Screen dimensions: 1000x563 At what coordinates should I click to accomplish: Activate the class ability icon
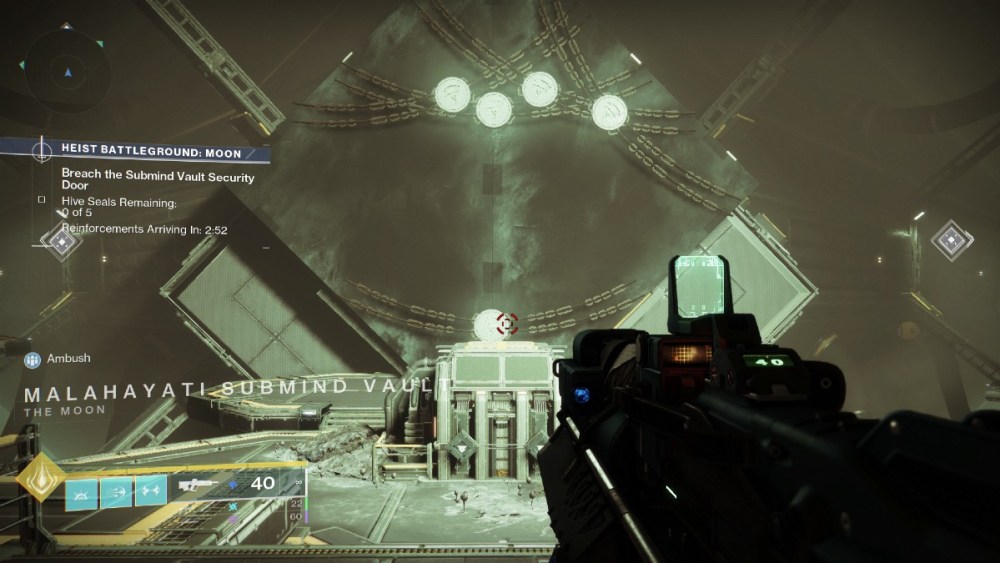(x=150, y=491)
